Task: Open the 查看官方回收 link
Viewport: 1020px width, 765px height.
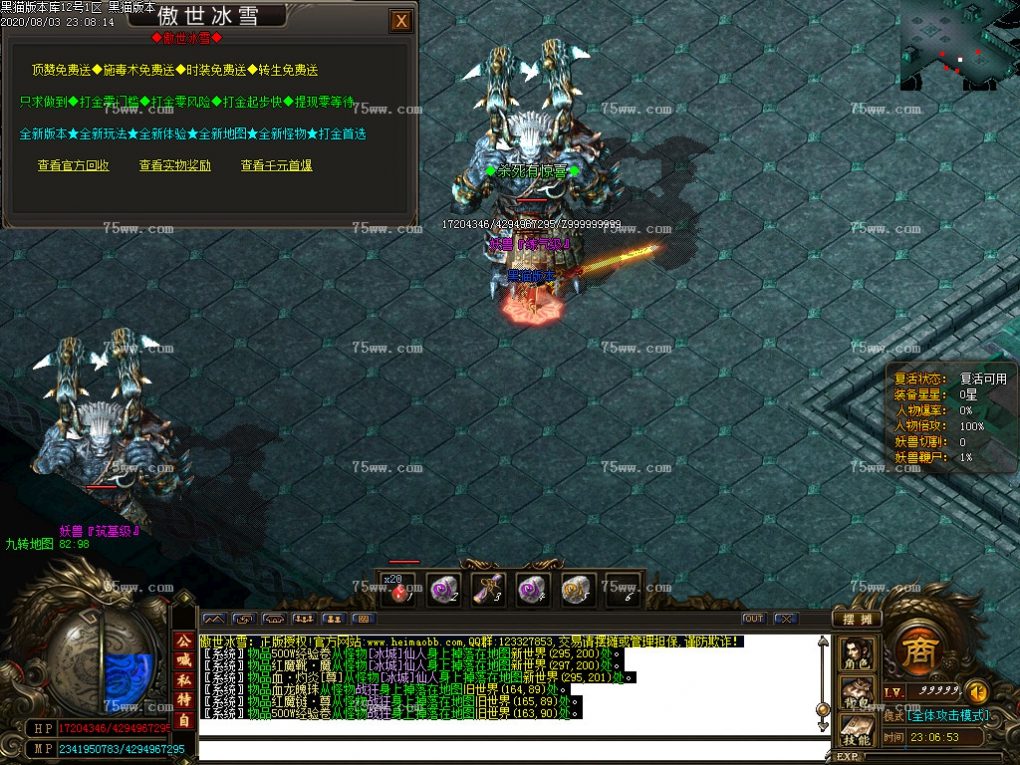Action: point(73,166)
